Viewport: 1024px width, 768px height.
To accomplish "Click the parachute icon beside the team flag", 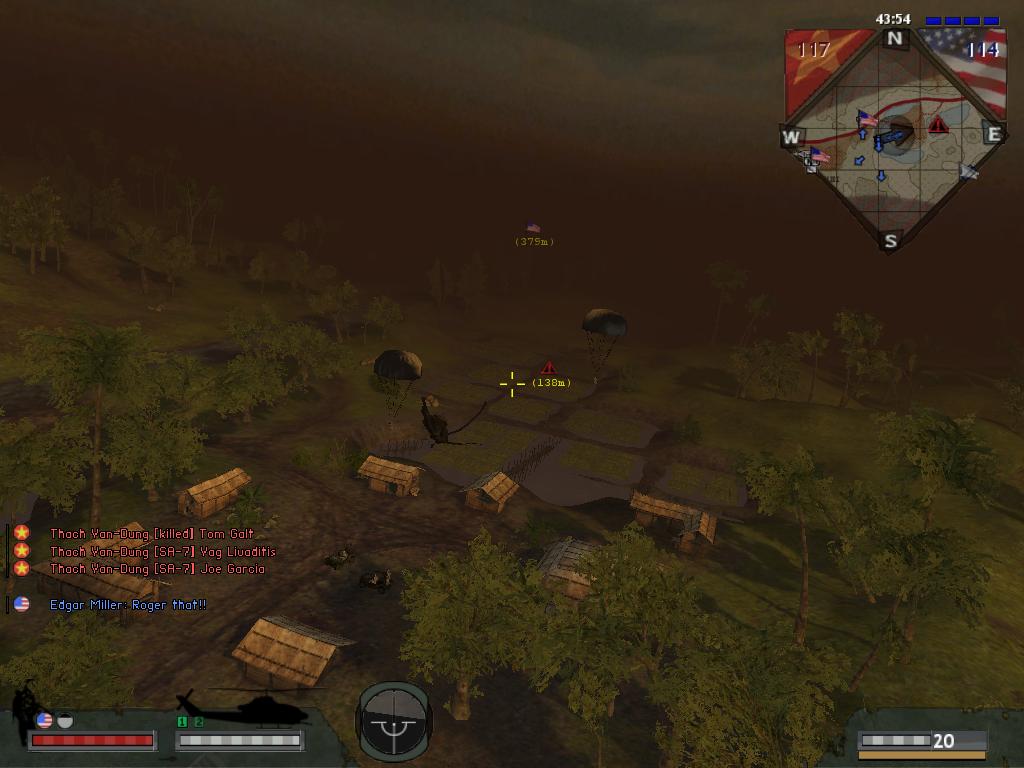I will [x=65, y=720].
